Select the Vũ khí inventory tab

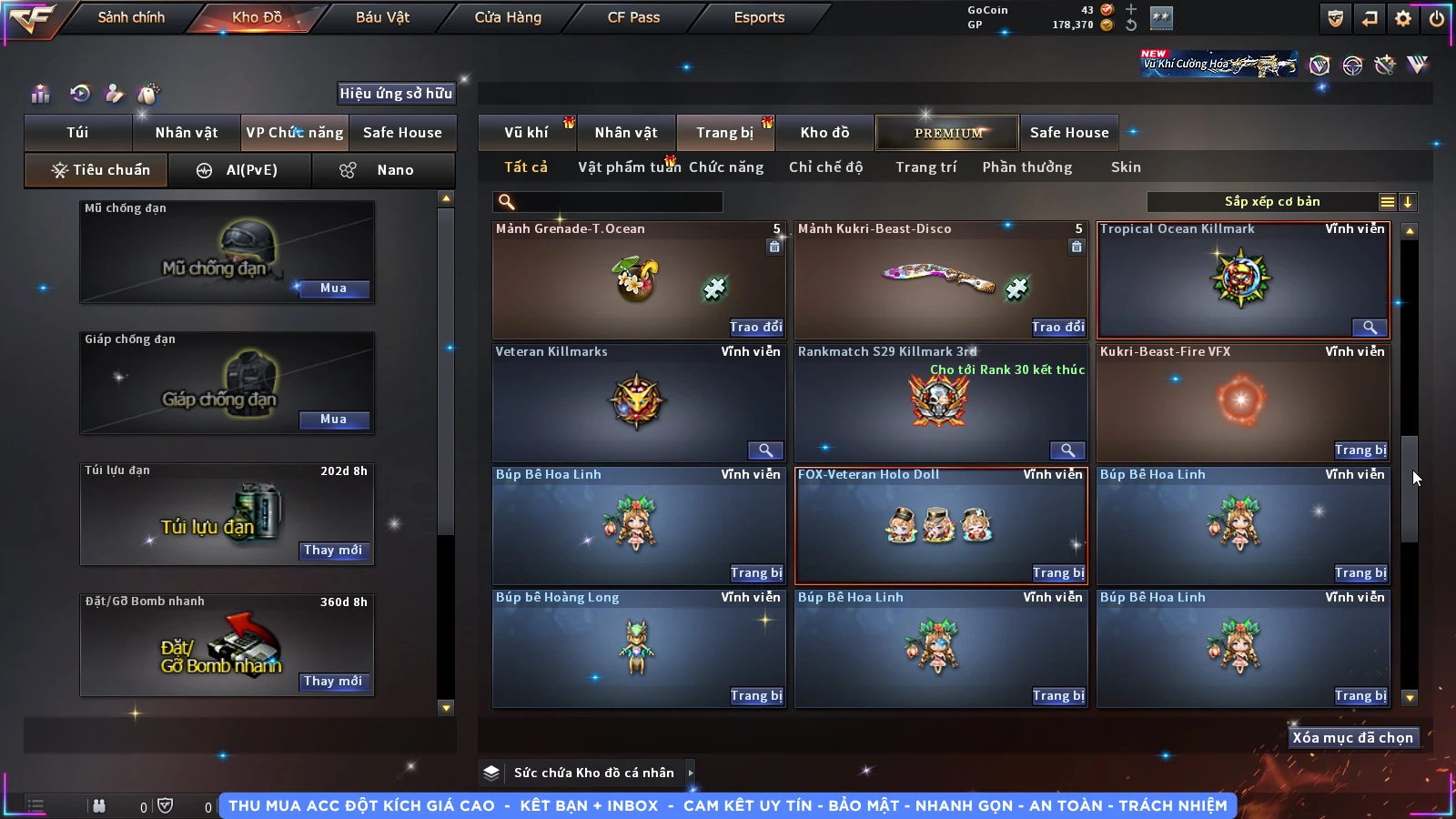(526, 133)
